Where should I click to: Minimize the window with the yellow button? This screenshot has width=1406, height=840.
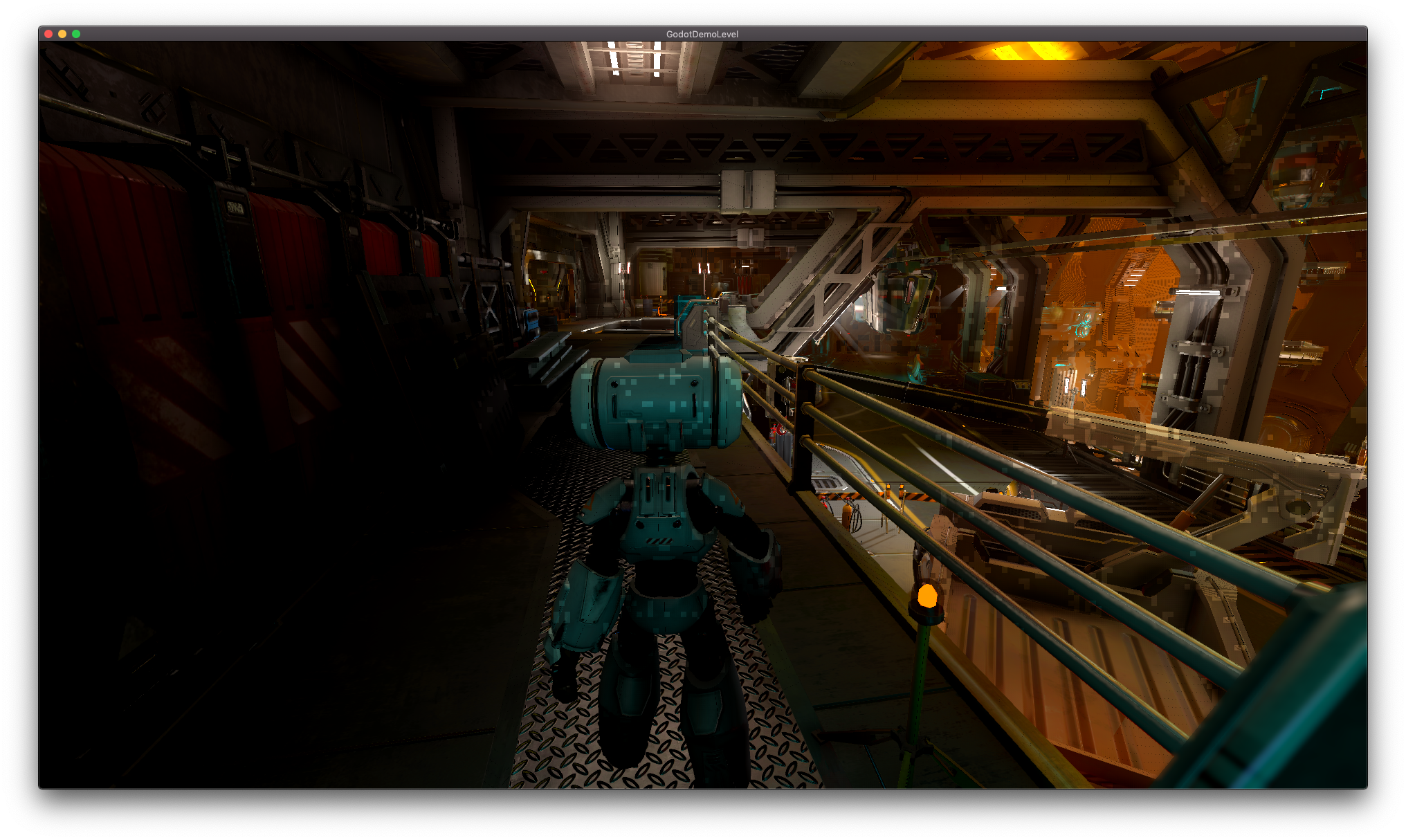(x=62, y=34)
